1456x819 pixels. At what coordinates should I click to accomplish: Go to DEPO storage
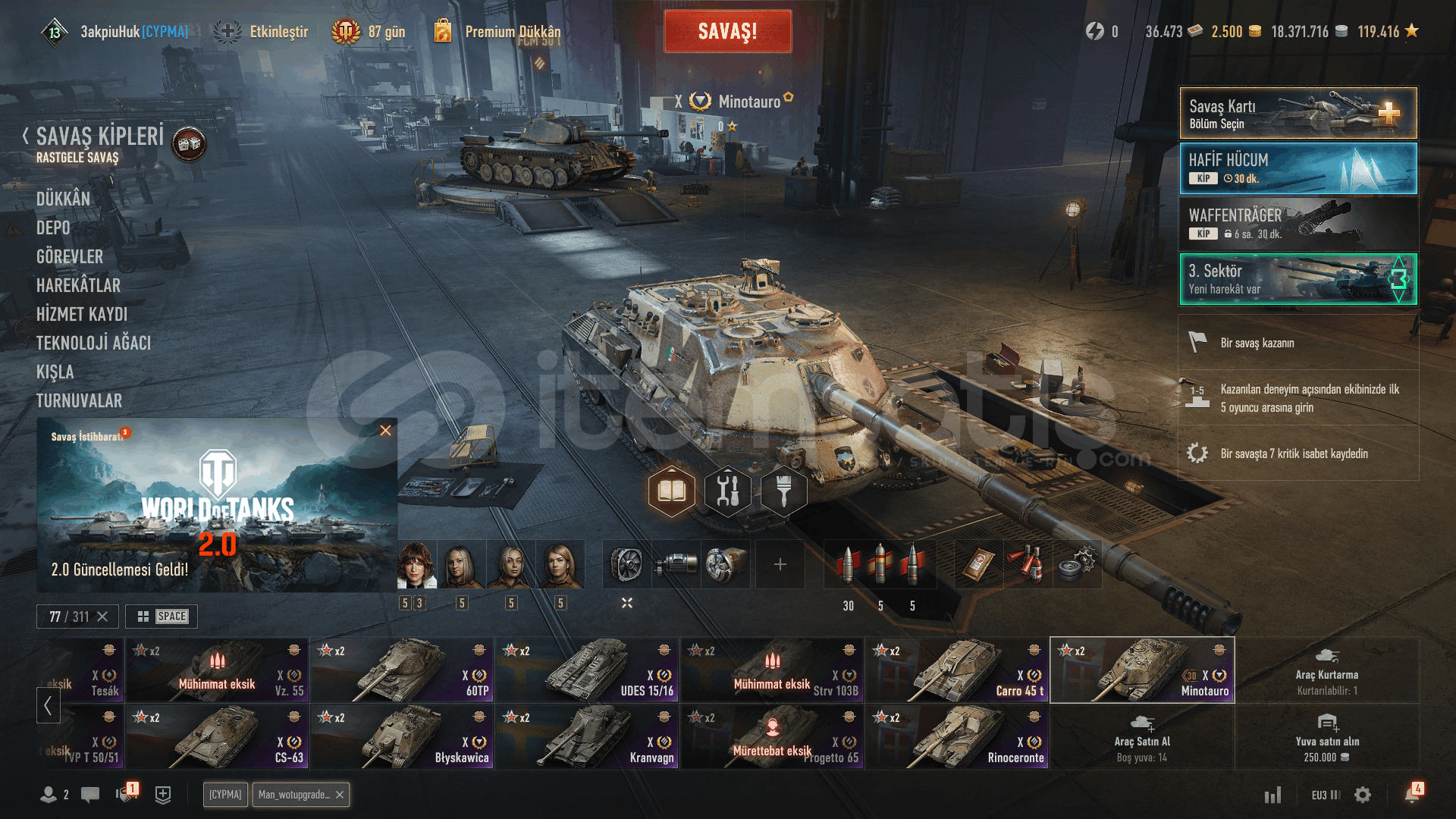(53, 228)
